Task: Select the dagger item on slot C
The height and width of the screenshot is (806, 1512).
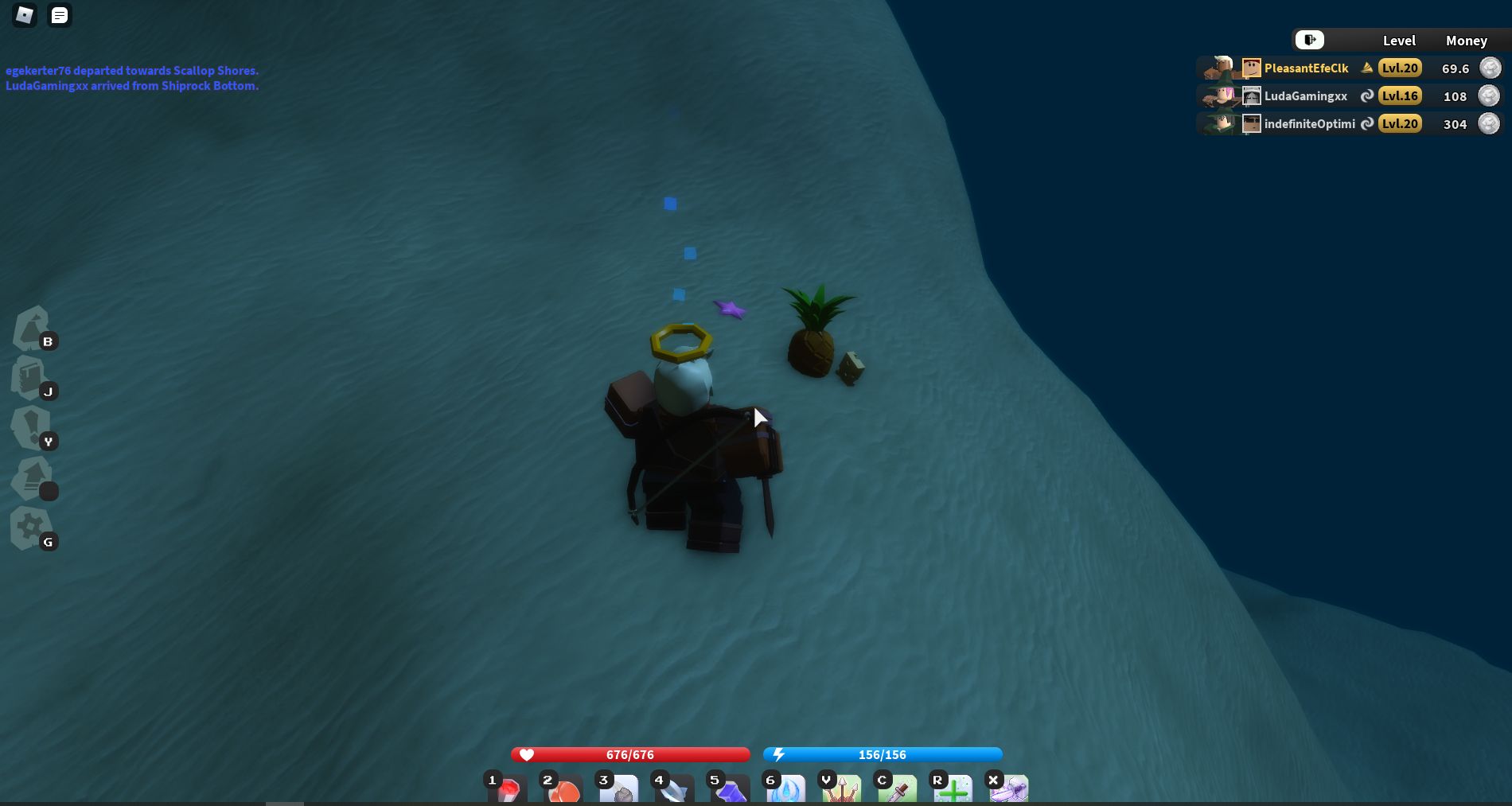Action: point(898,792)
